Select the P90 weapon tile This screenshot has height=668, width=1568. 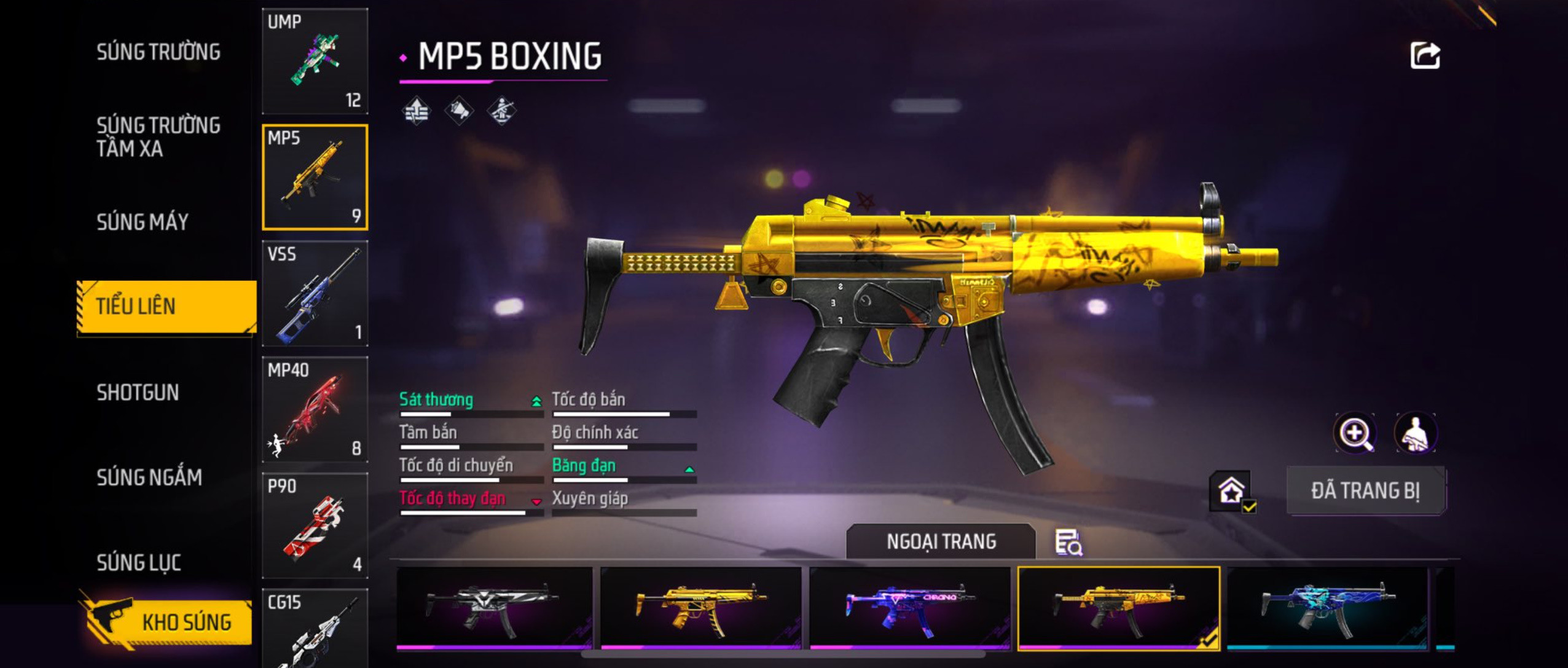pos(315,525)
